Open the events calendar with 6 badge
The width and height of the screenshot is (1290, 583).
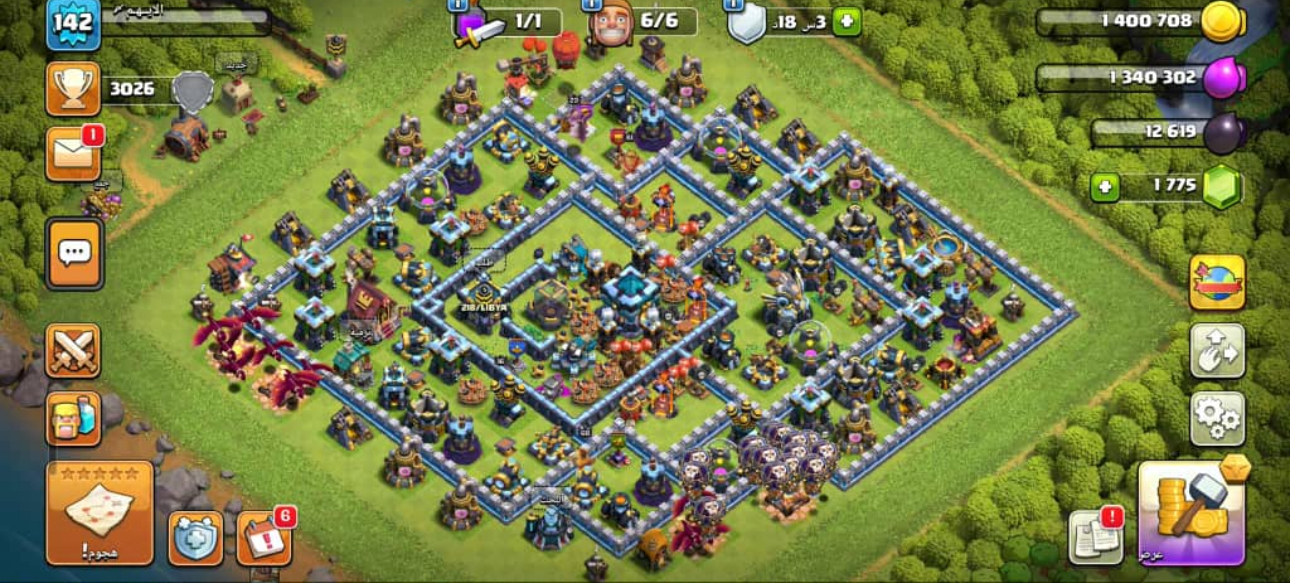(x=264, y=538)
